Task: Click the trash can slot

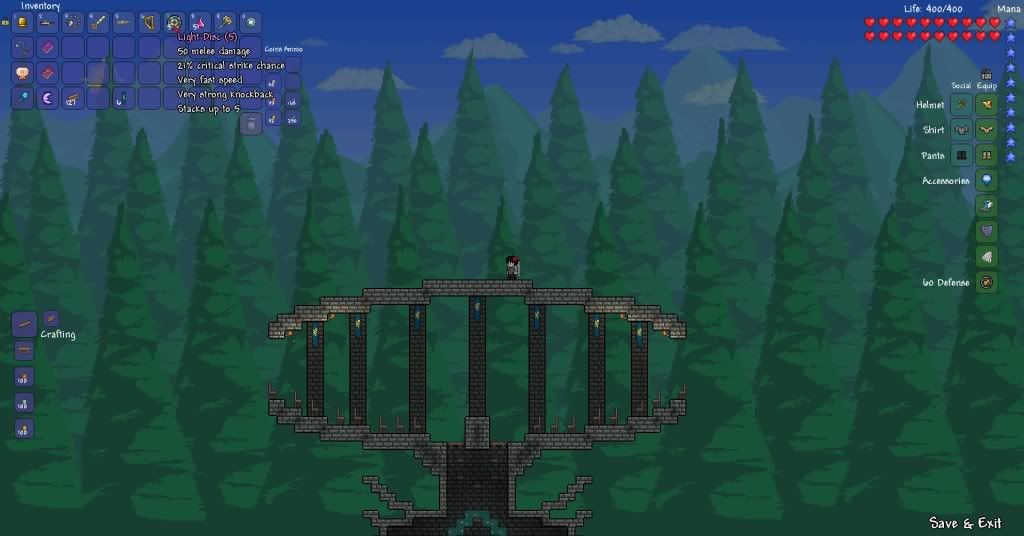Action: click(252, 122)
